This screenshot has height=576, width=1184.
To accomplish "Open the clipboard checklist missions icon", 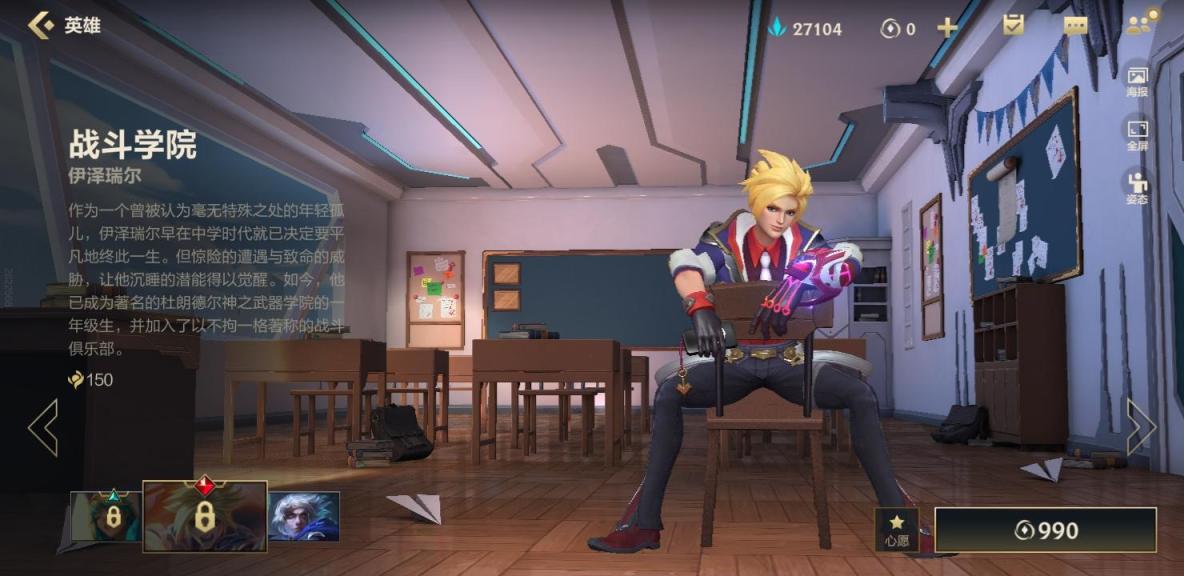I will [1013, 26].
